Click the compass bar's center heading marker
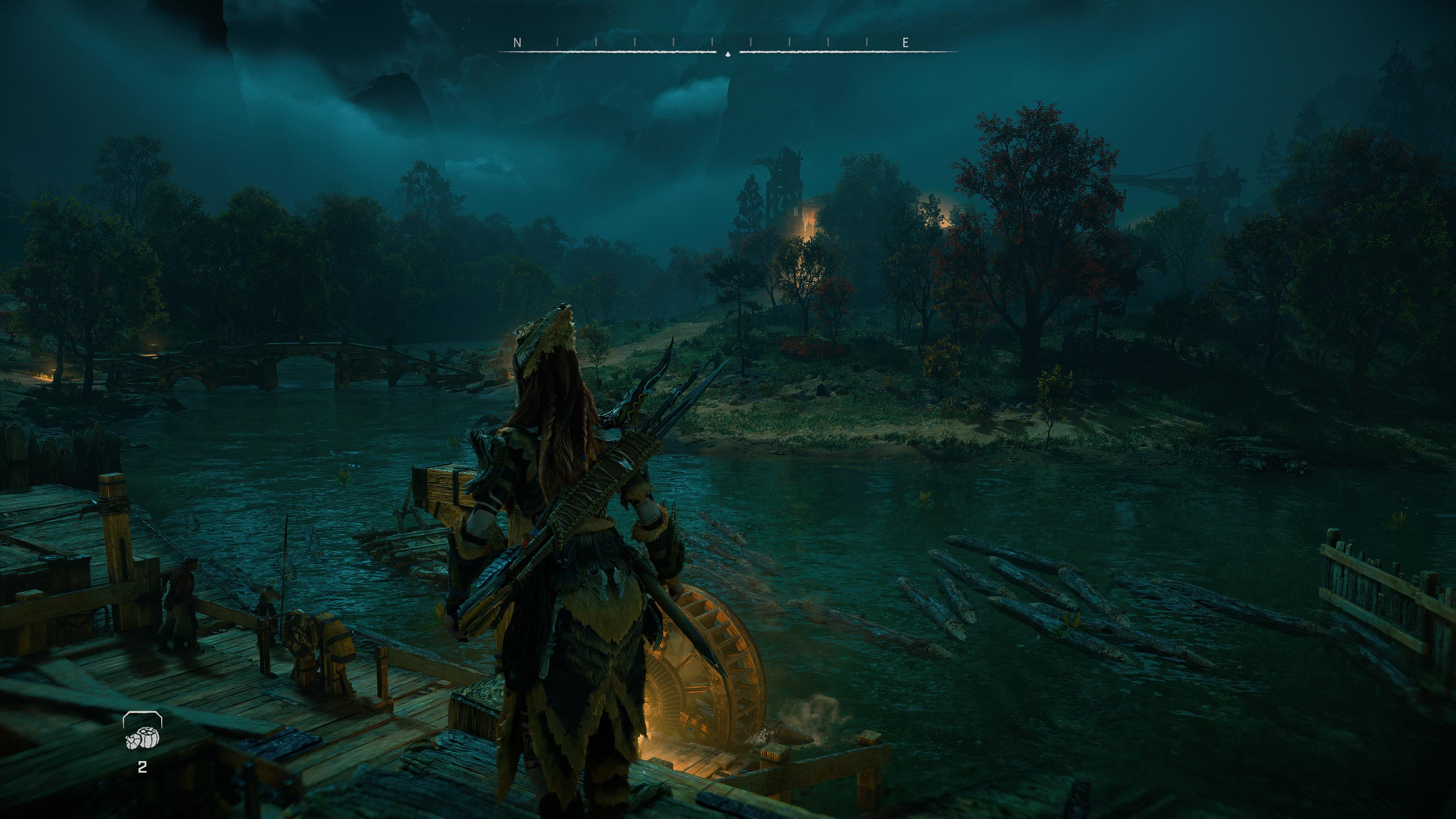This screenshot has height=819, width=1456. pos(728,54)
